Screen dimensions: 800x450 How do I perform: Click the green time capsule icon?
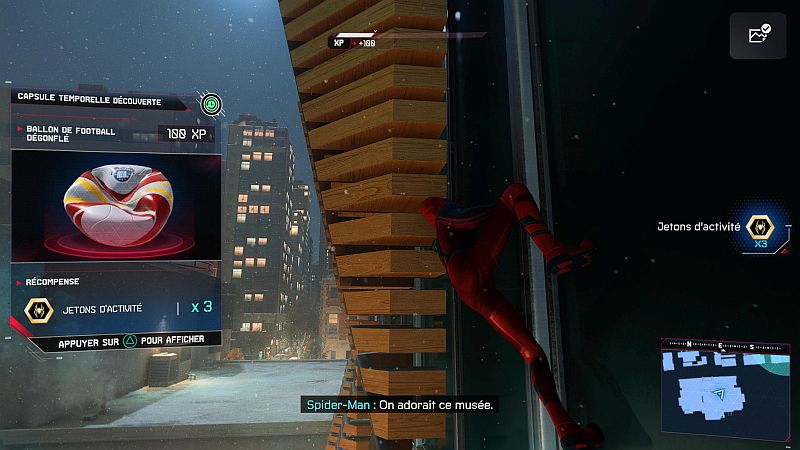(x=210, y=102)
